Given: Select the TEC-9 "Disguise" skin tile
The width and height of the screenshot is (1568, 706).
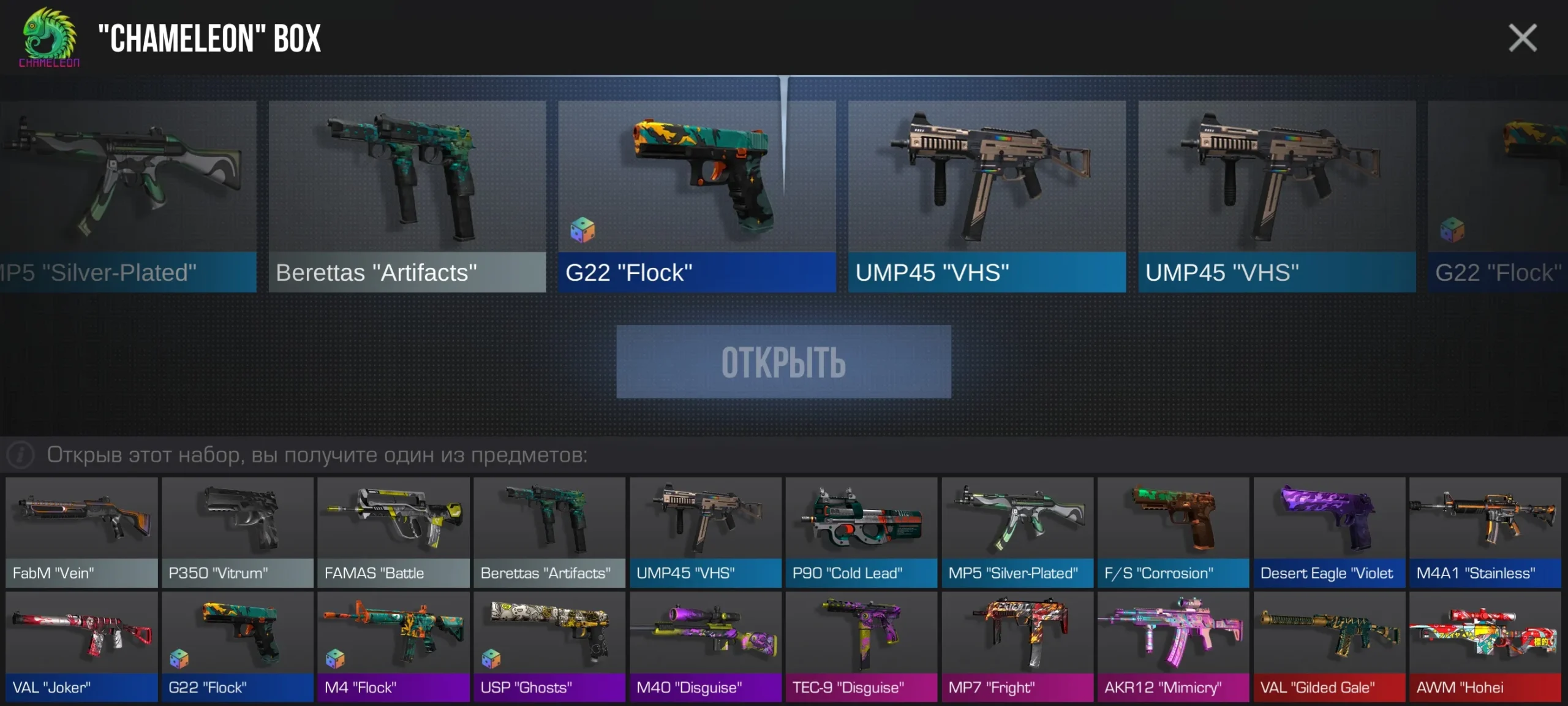Looking at the screenshot, I should (861, 646).
